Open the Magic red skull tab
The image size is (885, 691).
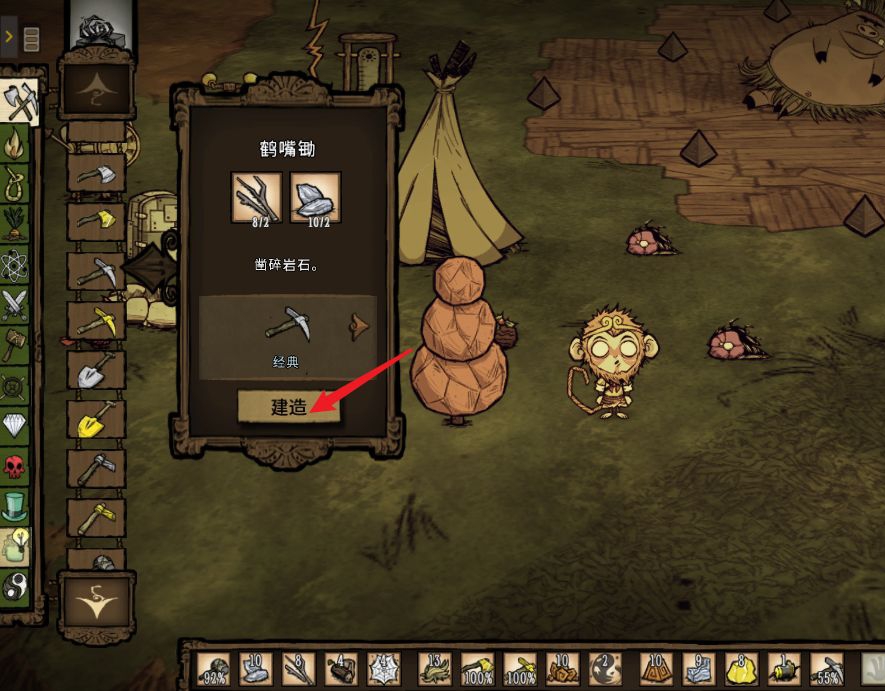tap(16, 466)
